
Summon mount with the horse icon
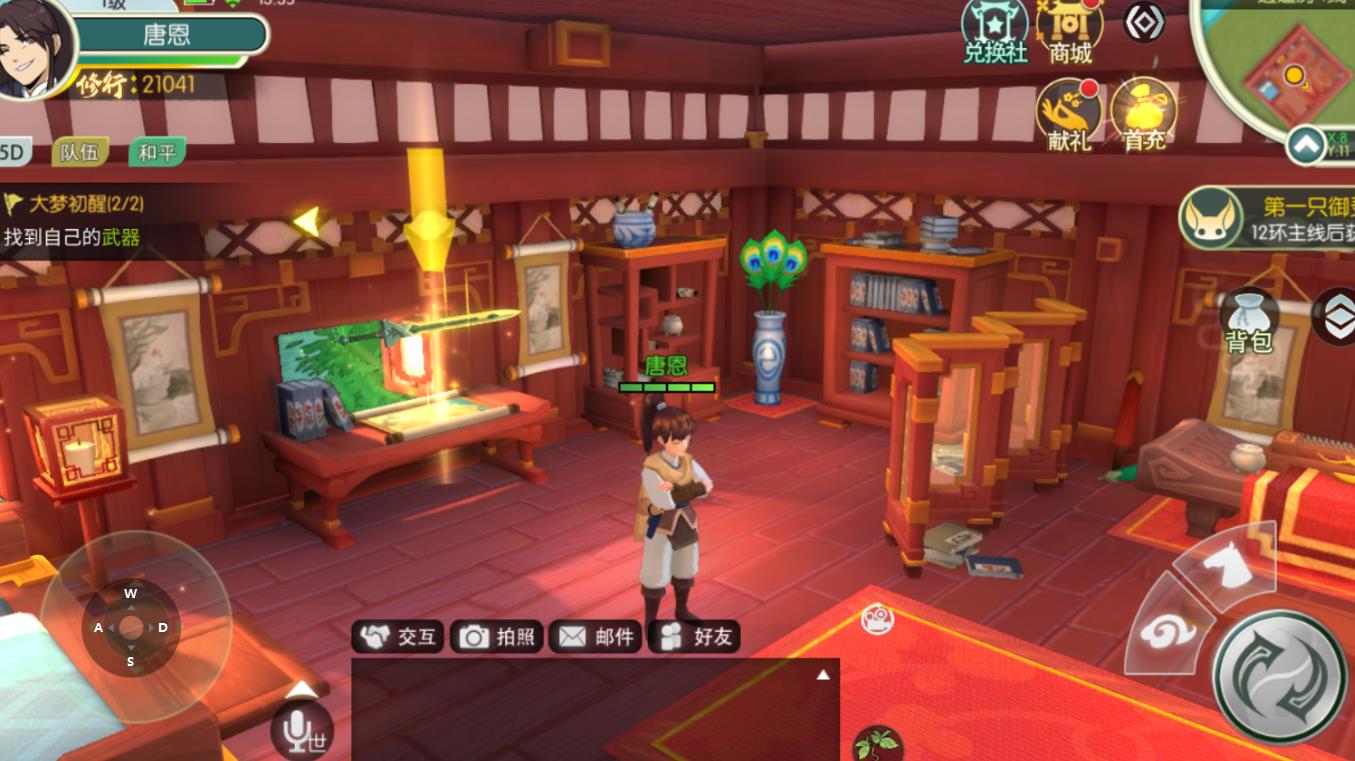coord(1223,566)
